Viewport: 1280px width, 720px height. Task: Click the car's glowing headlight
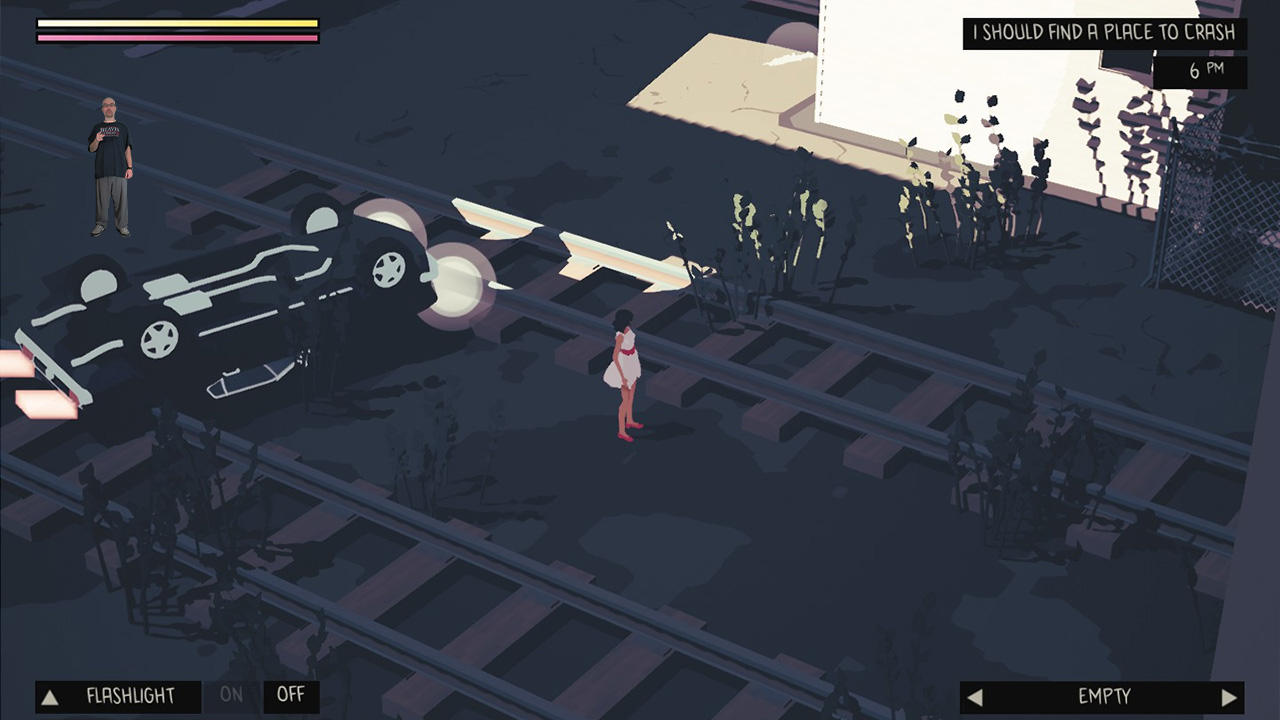tap(456, 285)
